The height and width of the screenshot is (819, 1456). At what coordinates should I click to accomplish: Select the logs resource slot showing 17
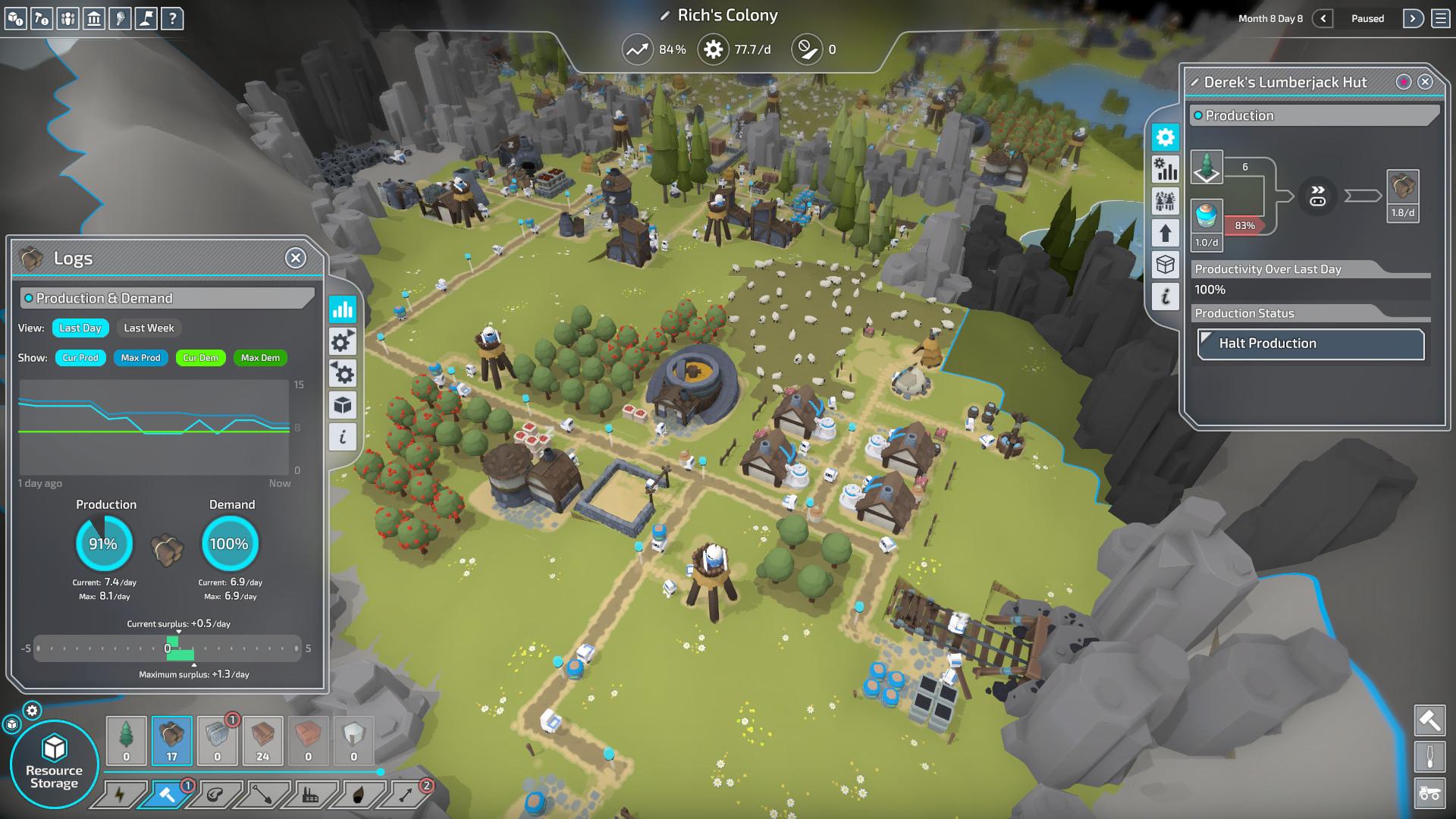click(171, 740)
